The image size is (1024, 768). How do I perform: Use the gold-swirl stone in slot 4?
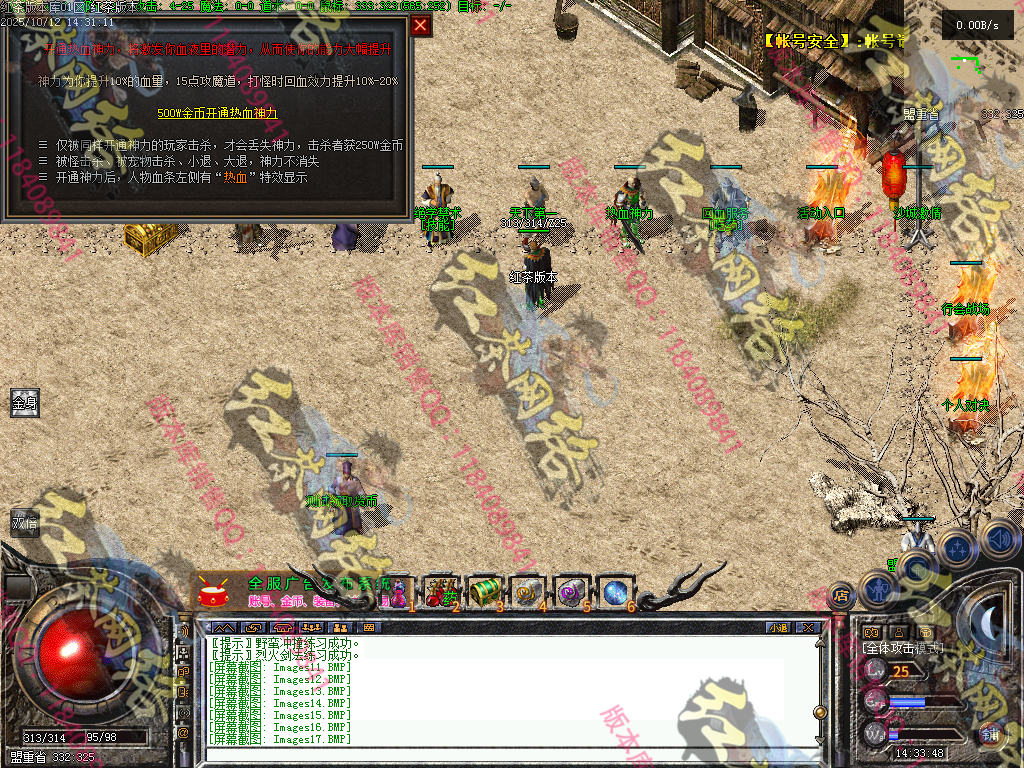tap(527, 591)
